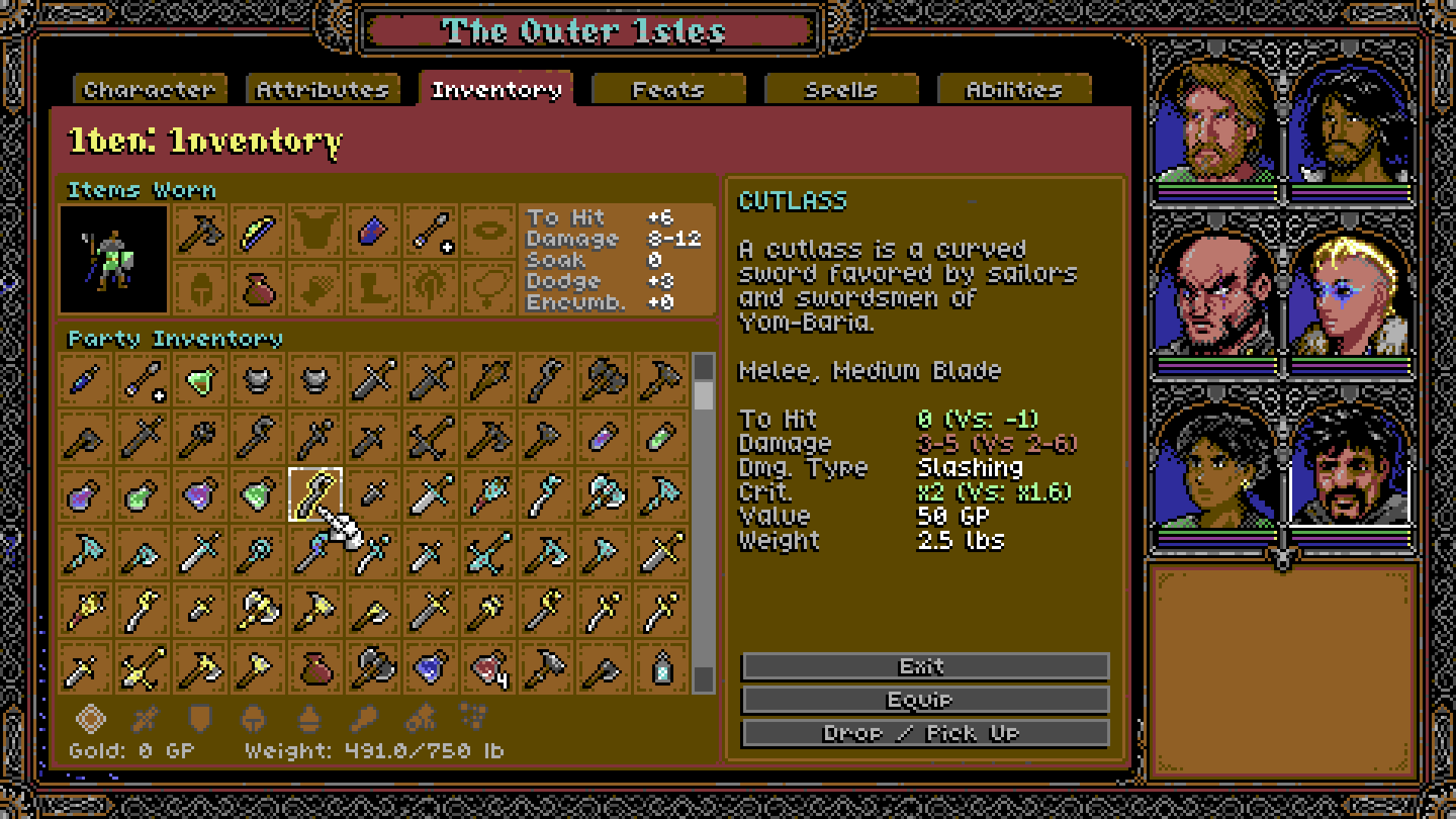Switch to the Character tab
Image resolution: width=1456 pixels, height=819 pixels.
(x=149, y=89)
